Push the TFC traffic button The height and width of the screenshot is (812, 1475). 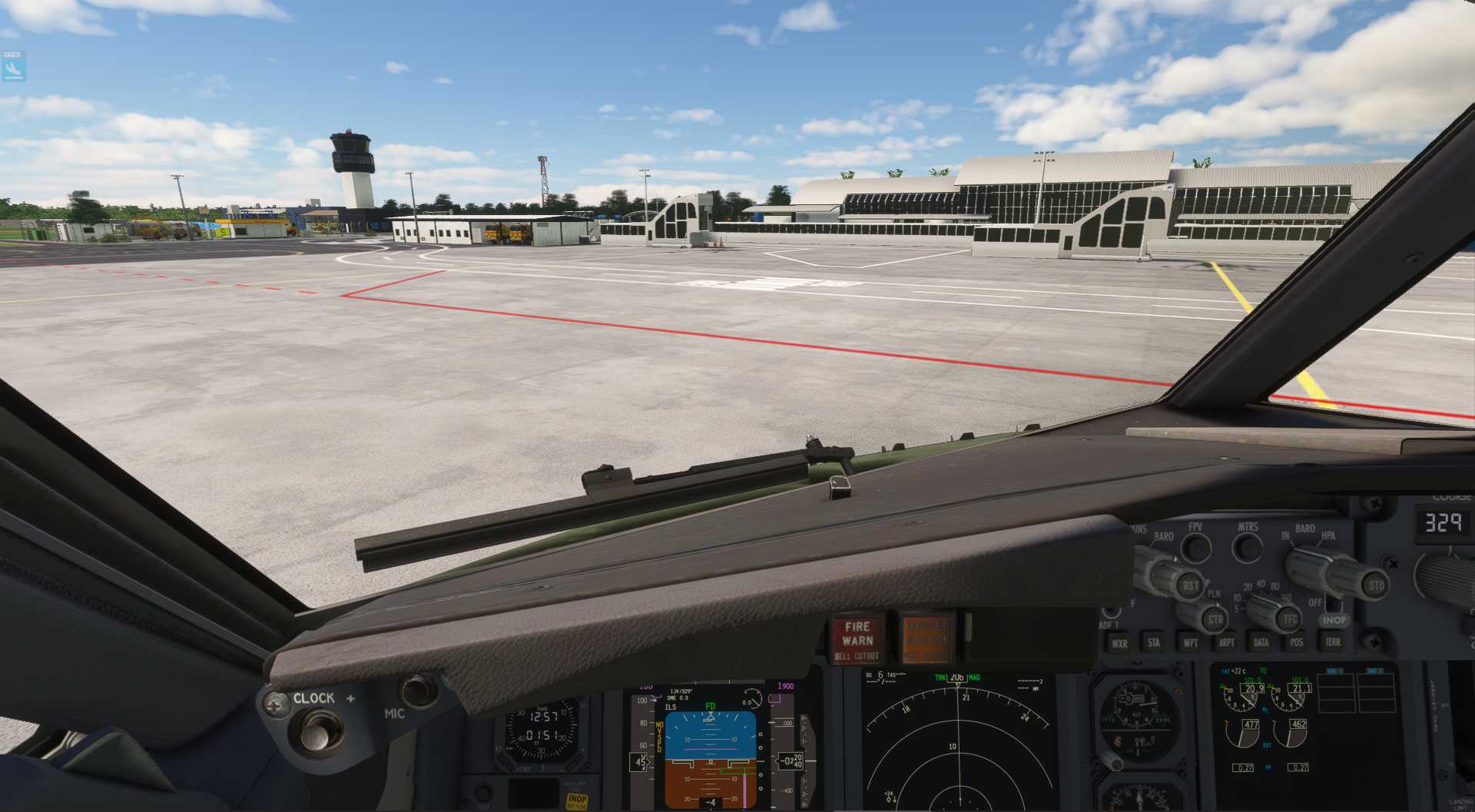(x=1290, y=618)
